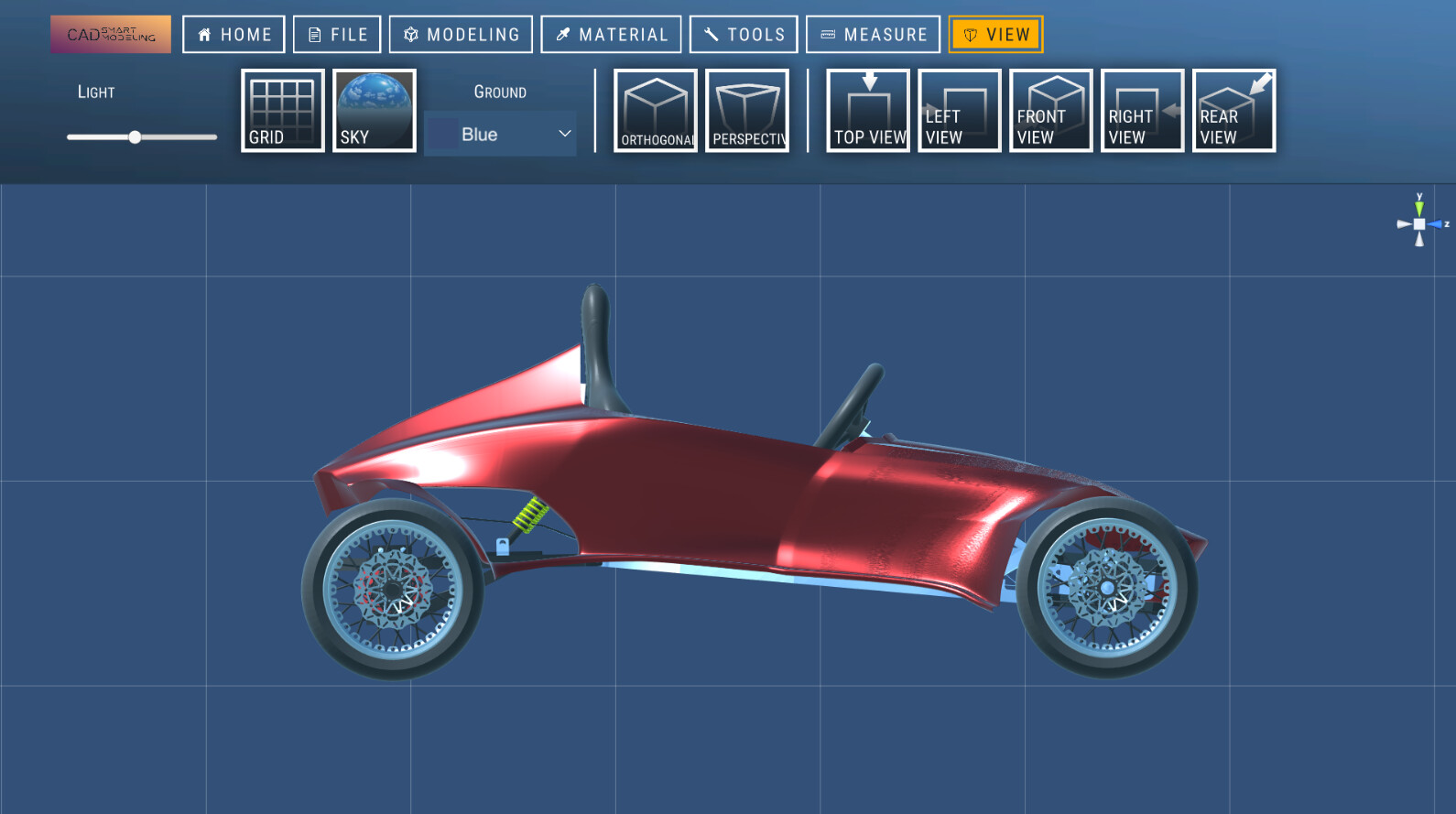
Task: Open the MATERIAL tab
Action: point(611,34)
